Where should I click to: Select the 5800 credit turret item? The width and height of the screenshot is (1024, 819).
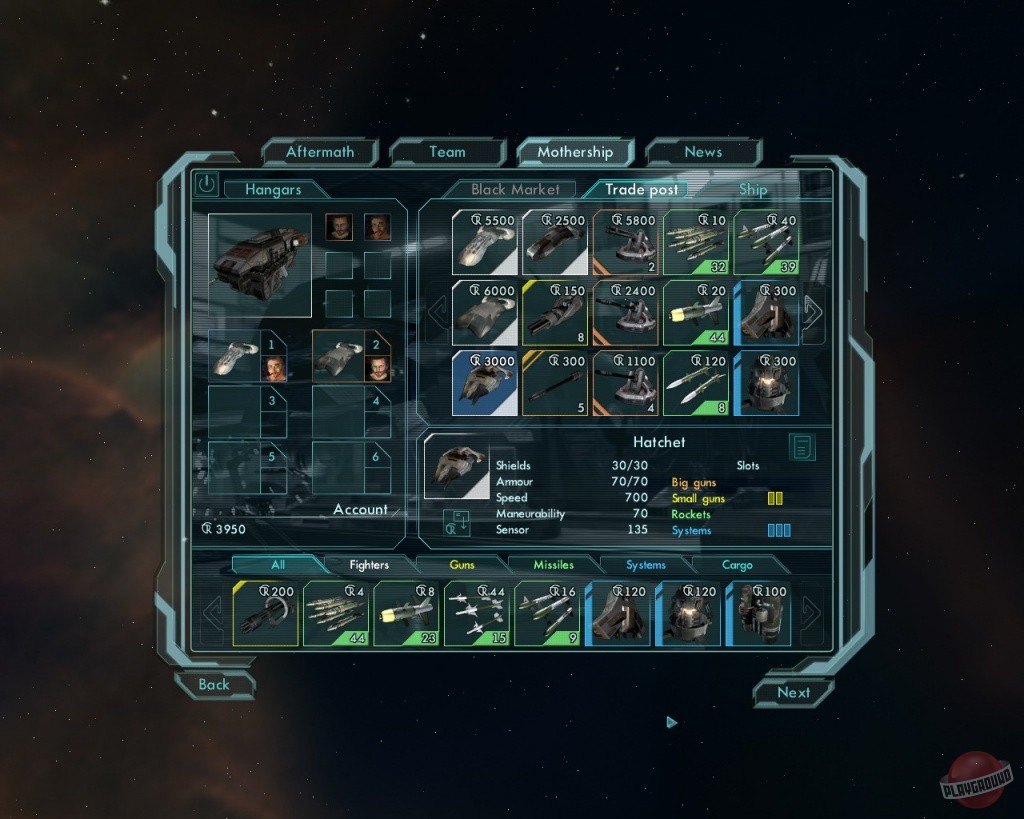point(625,242)
